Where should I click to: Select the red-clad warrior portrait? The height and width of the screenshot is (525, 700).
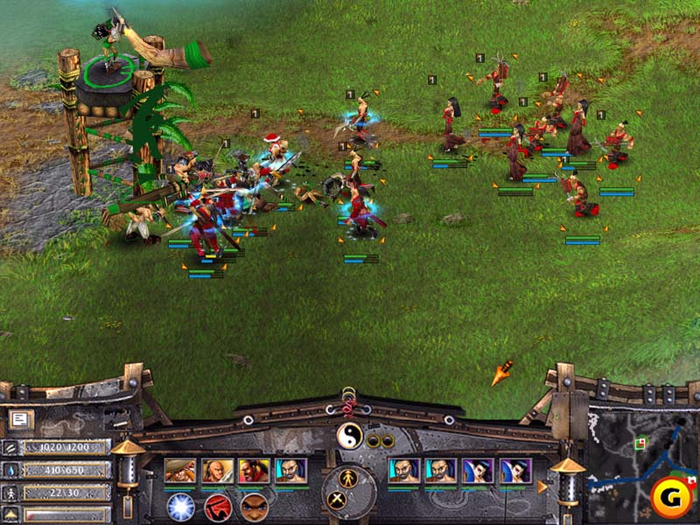pos(253,470)
